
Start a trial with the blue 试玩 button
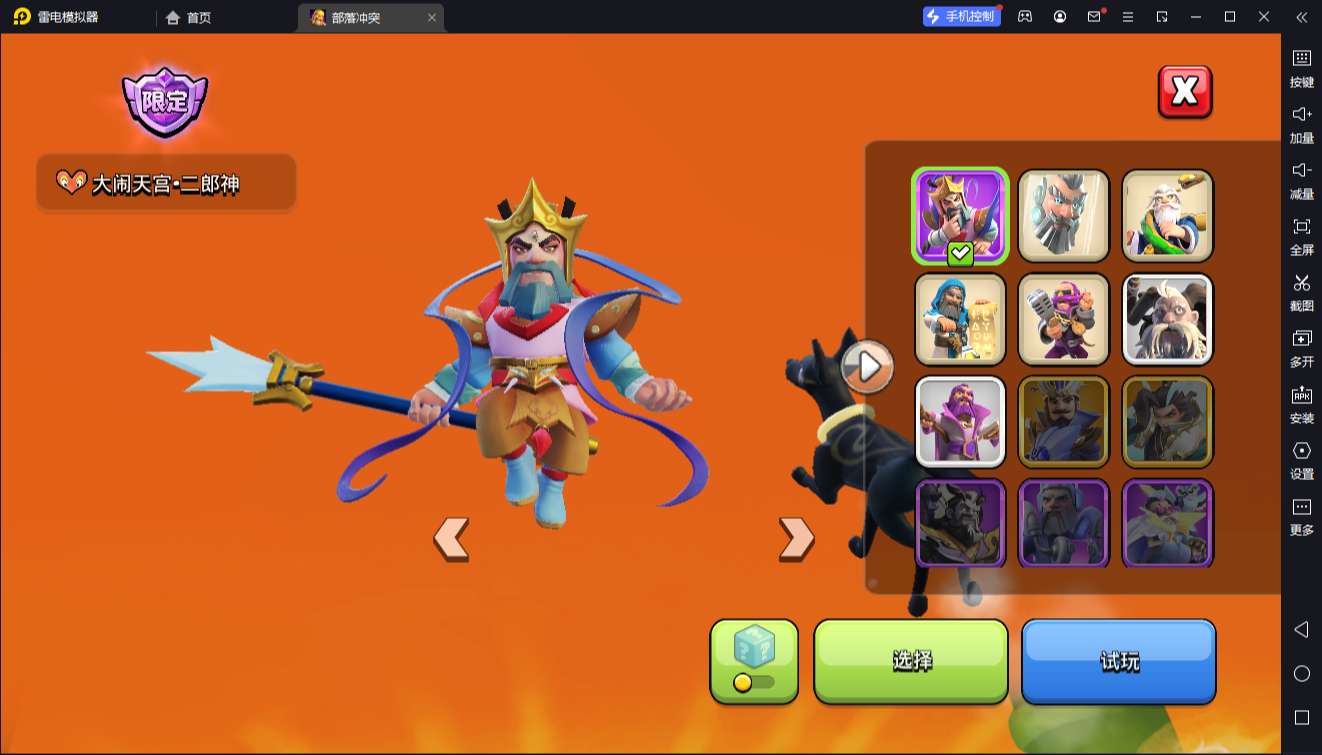click(x=1118, y=661)
